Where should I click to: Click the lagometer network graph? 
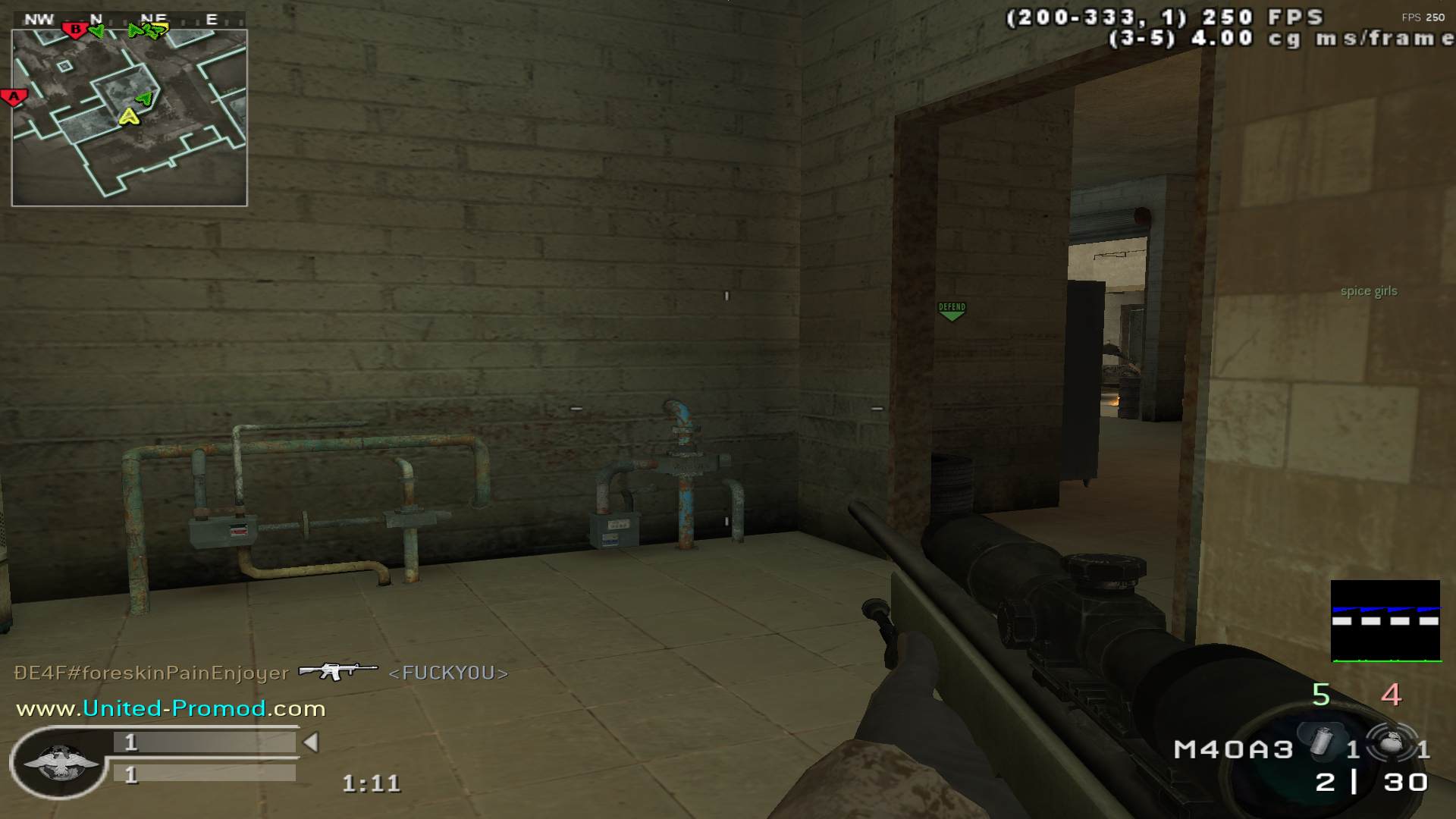1385,621
